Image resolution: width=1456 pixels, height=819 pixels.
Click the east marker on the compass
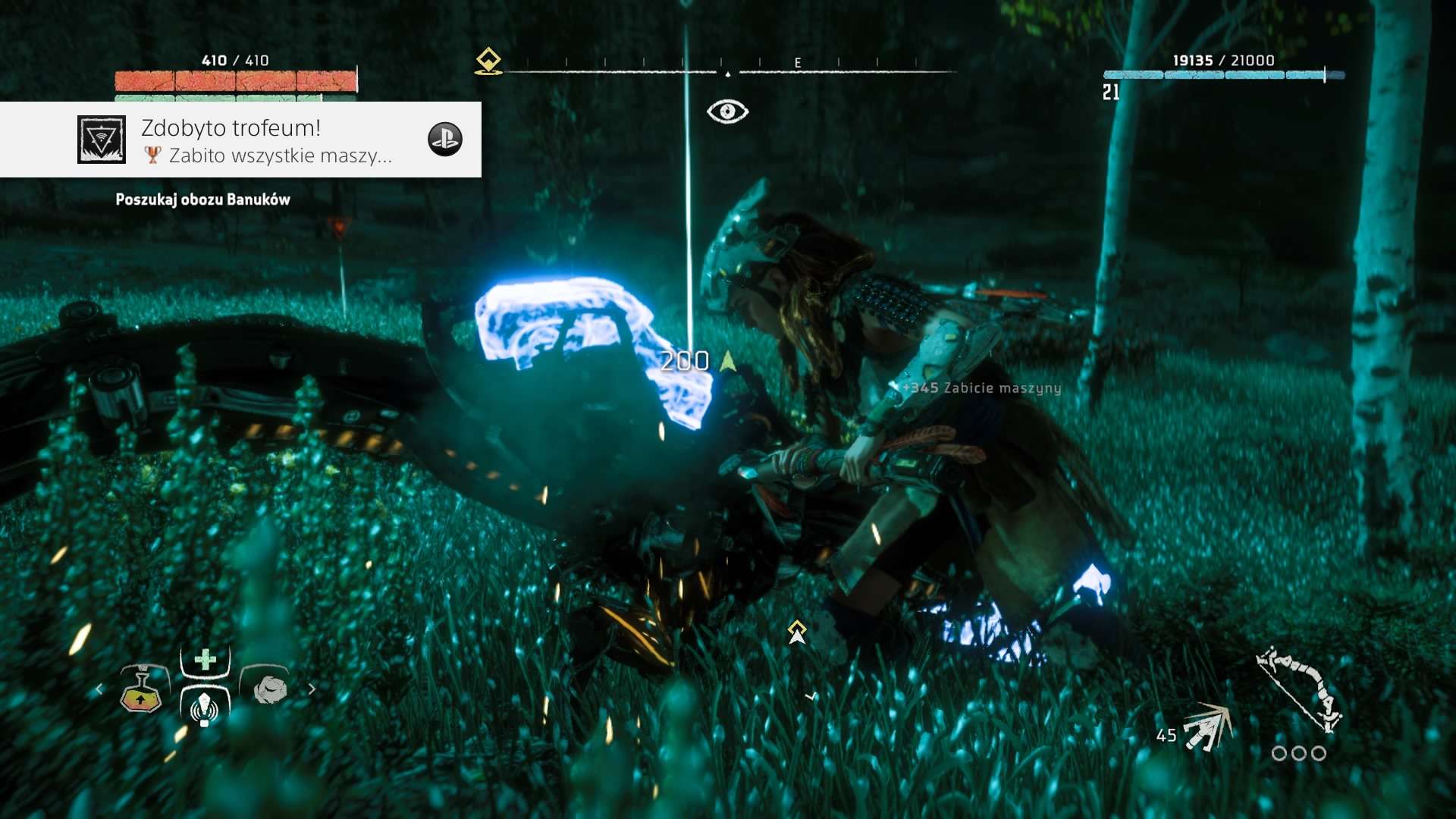[798, 63]
